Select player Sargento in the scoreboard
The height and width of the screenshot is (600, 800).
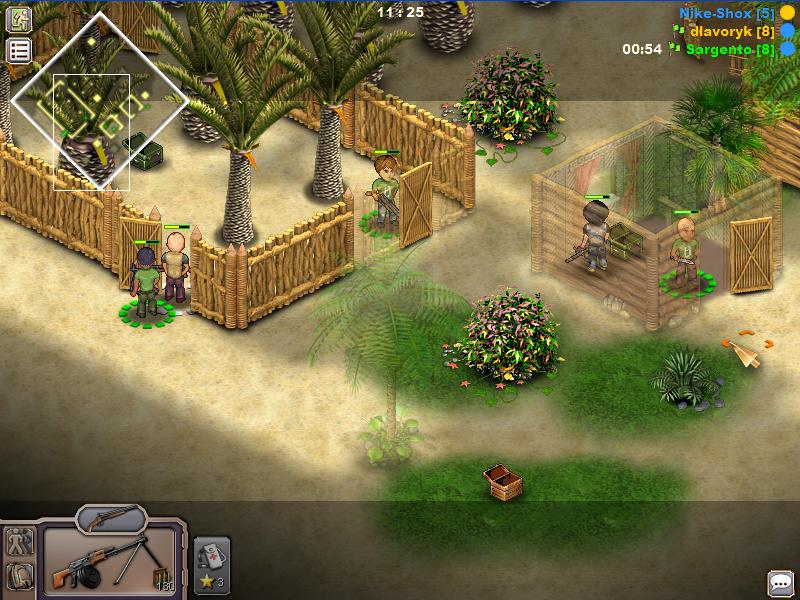click(x=730, y=48)
